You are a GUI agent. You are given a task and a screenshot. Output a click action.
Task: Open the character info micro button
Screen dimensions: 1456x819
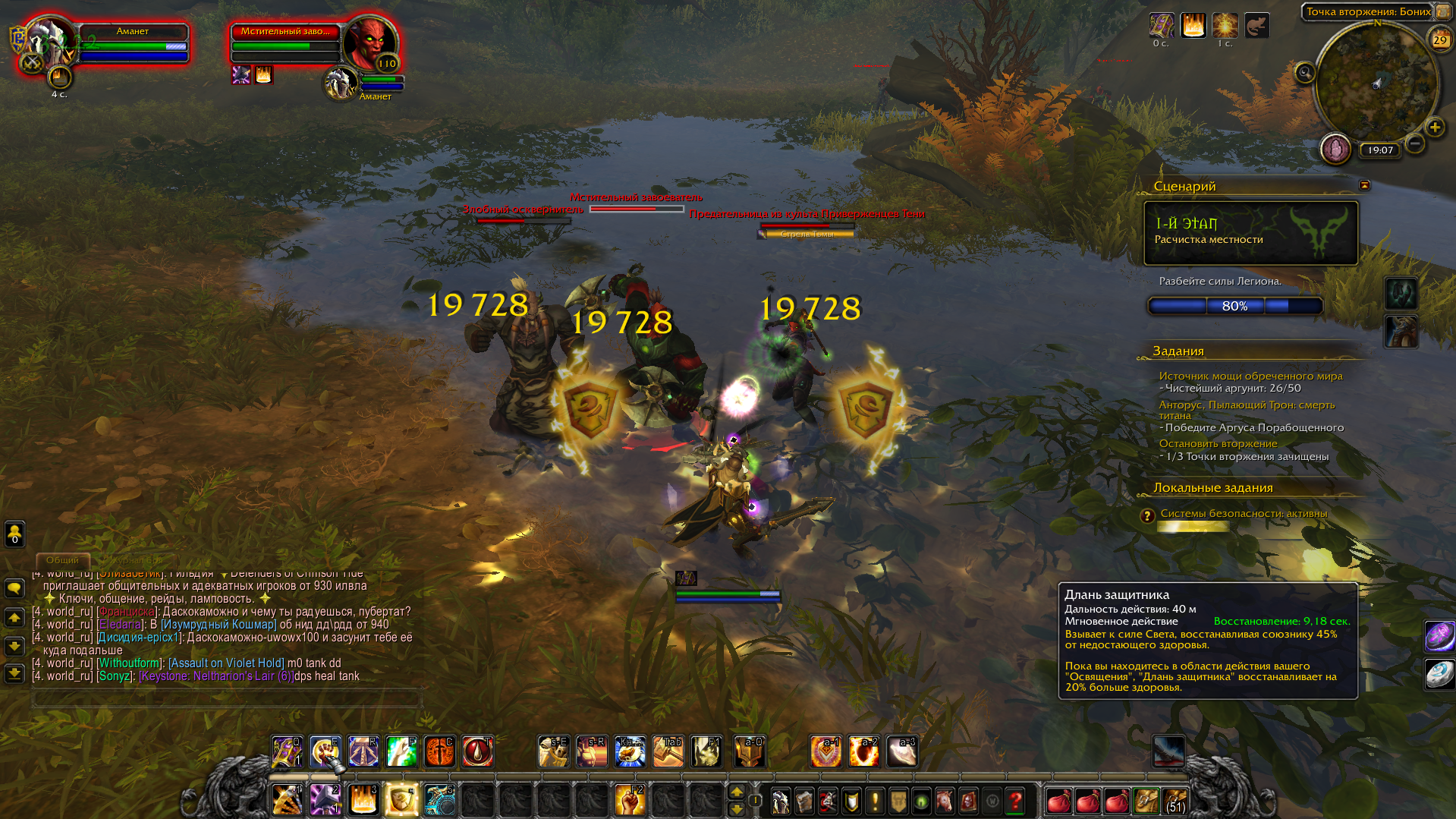click(781, 801)
